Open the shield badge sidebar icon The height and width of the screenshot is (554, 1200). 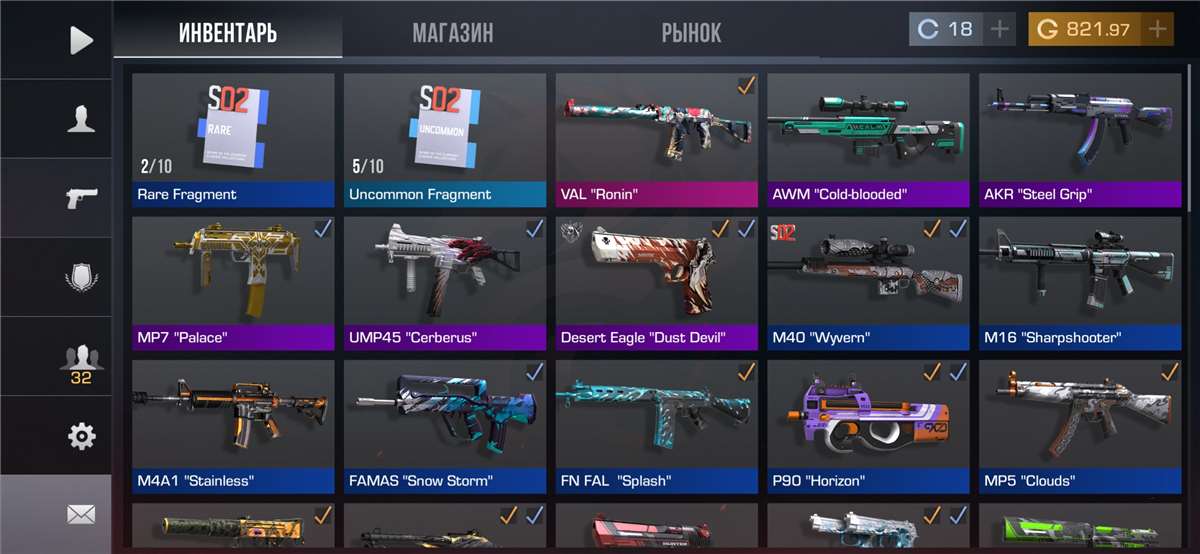click(x=81, y=278)
